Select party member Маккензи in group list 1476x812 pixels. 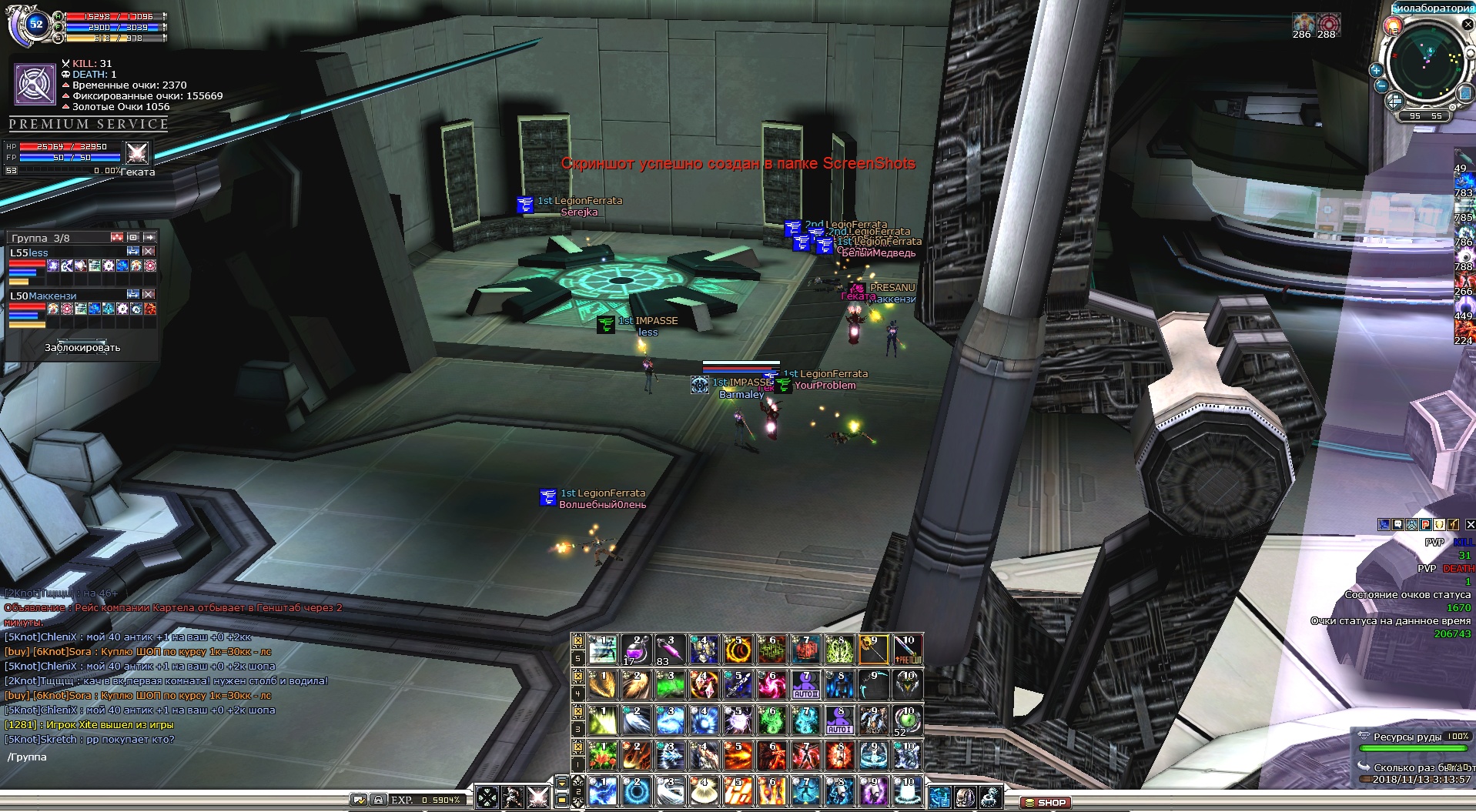pyautogui.click(x=52, y=296)
